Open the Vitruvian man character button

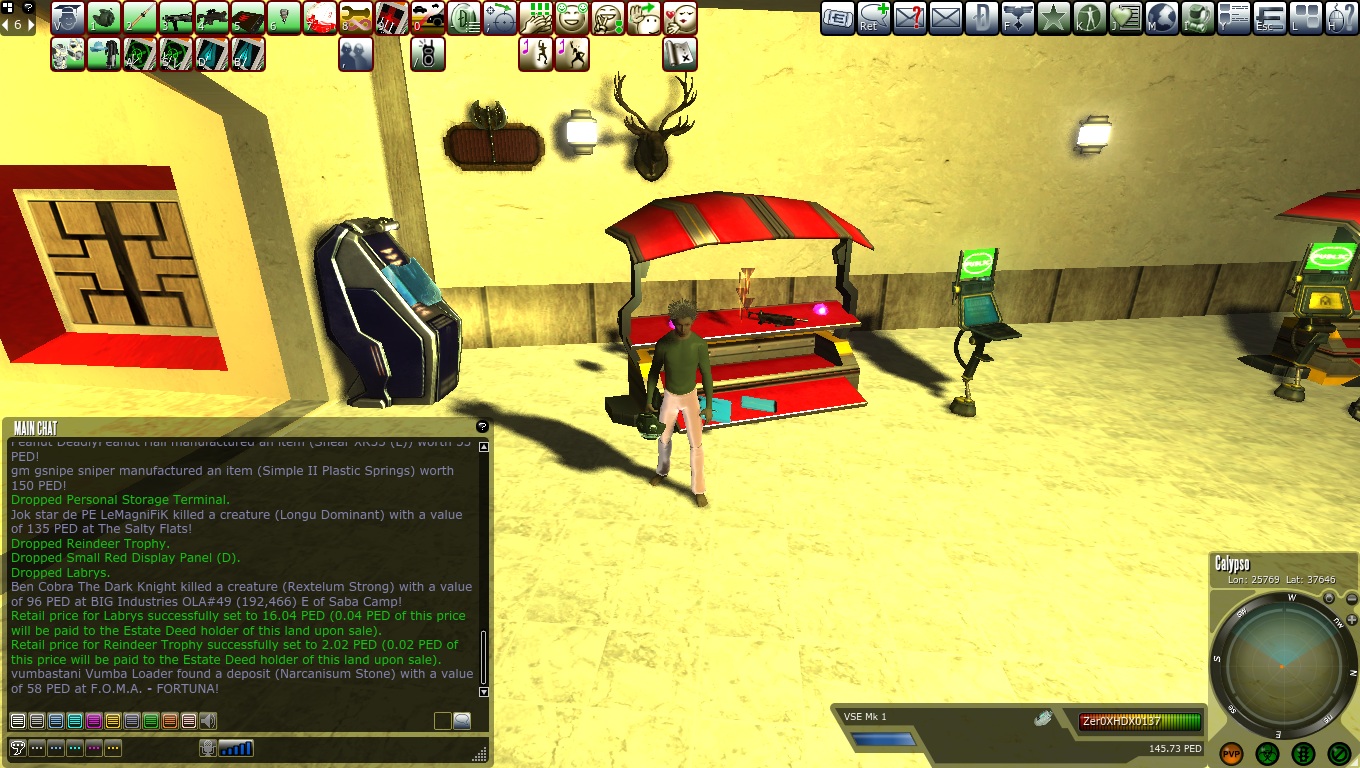tap(1090, 18)
